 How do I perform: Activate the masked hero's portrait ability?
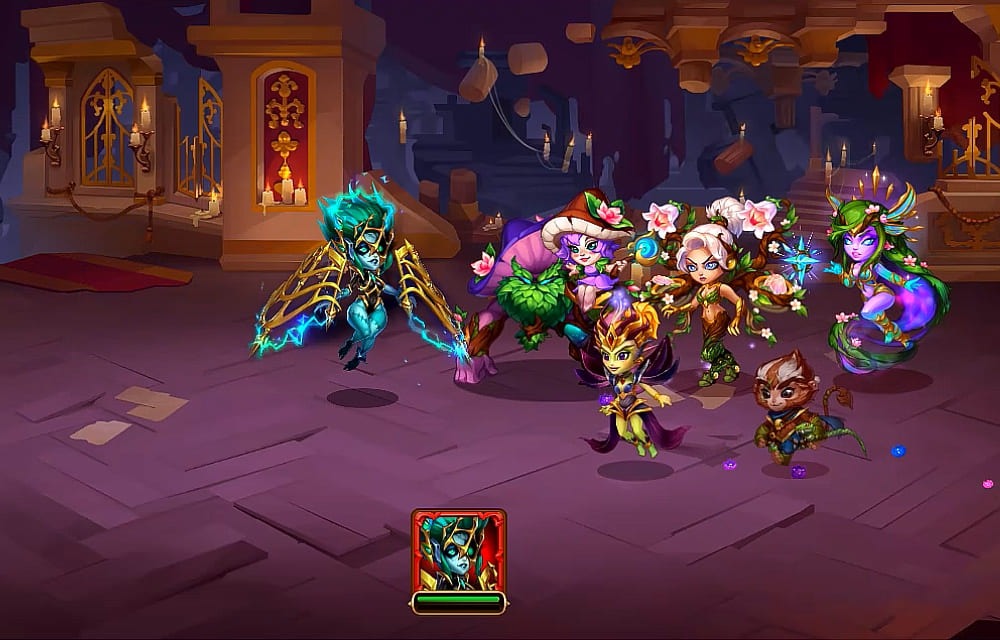(458, 551)
